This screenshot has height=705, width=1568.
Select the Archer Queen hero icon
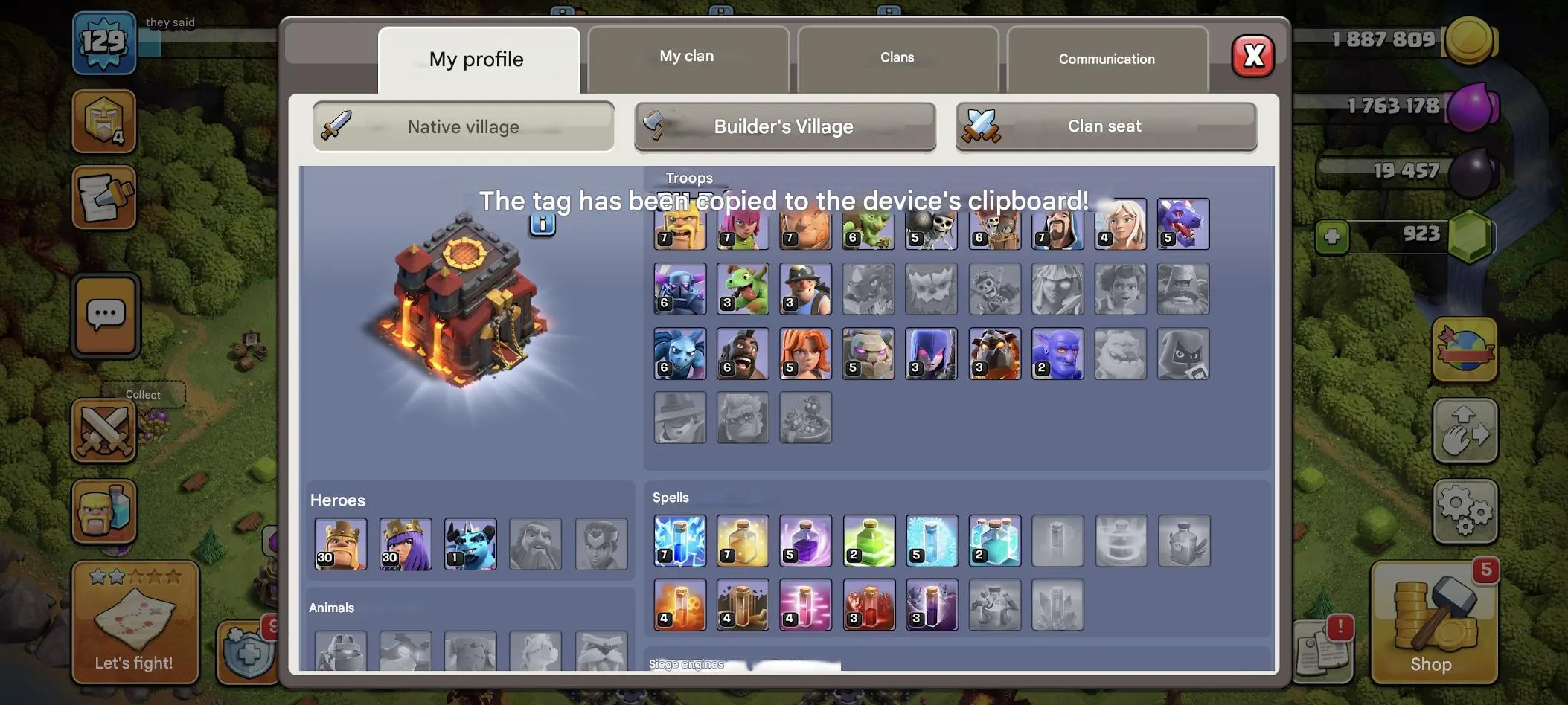(406, 544)
